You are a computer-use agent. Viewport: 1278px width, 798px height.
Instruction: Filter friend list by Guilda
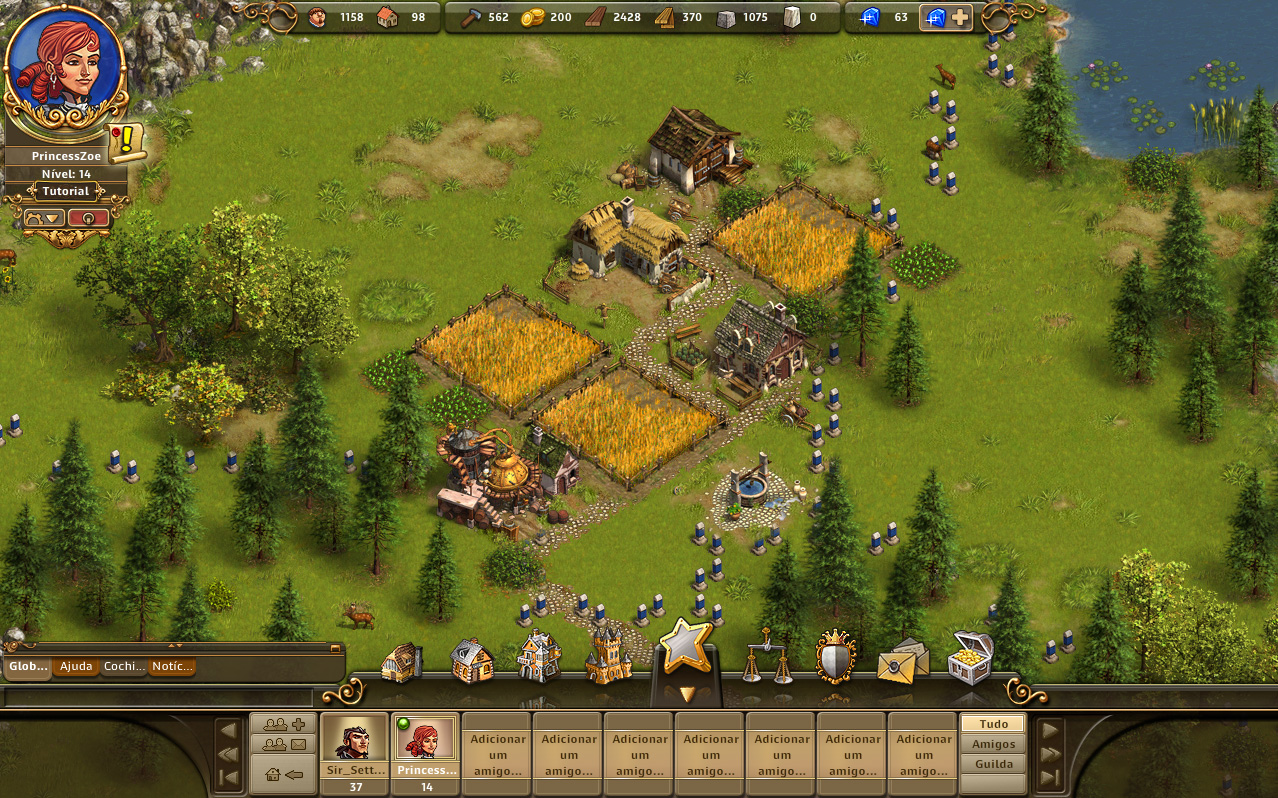point(993,764)
